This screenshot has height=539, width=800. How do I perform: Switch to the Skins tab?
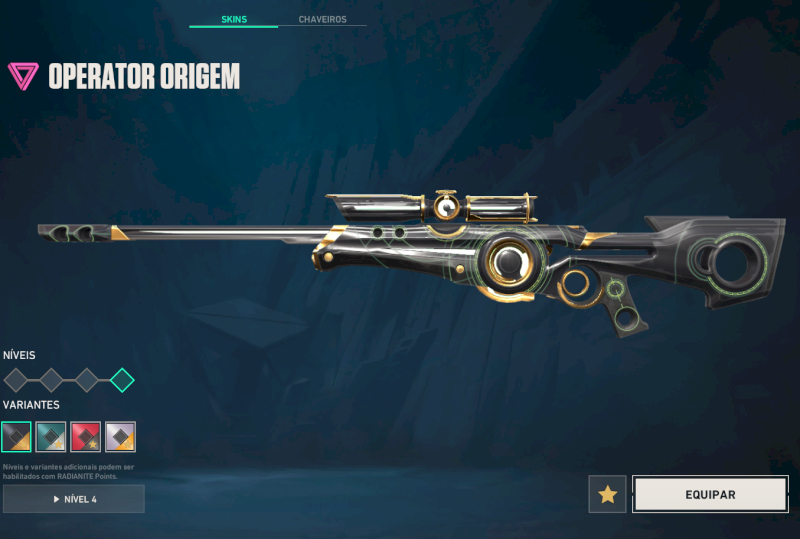coord(233,19)
